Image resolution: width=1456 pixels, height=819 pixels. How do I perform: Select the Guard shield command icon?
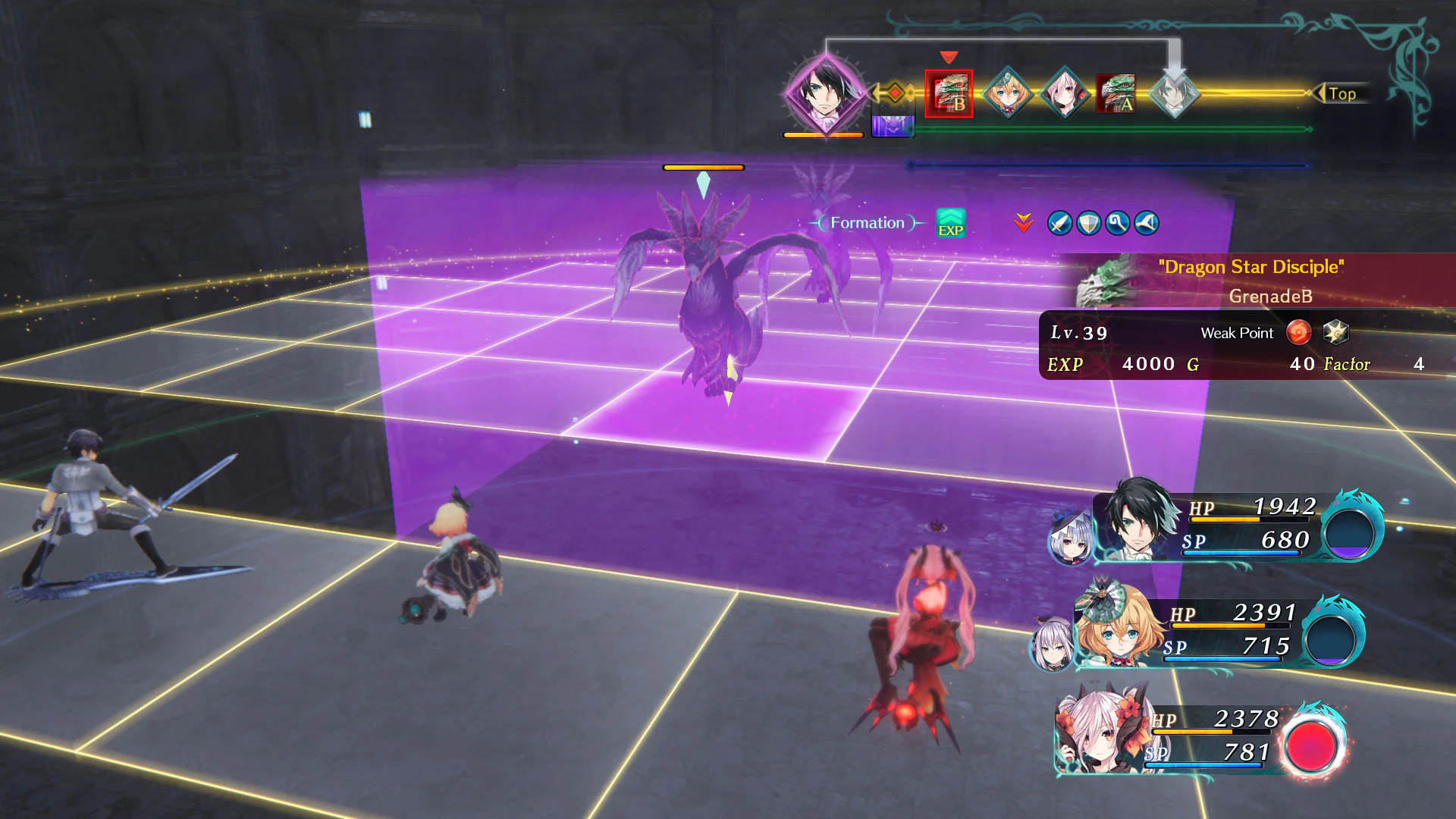click(1088, 224)
